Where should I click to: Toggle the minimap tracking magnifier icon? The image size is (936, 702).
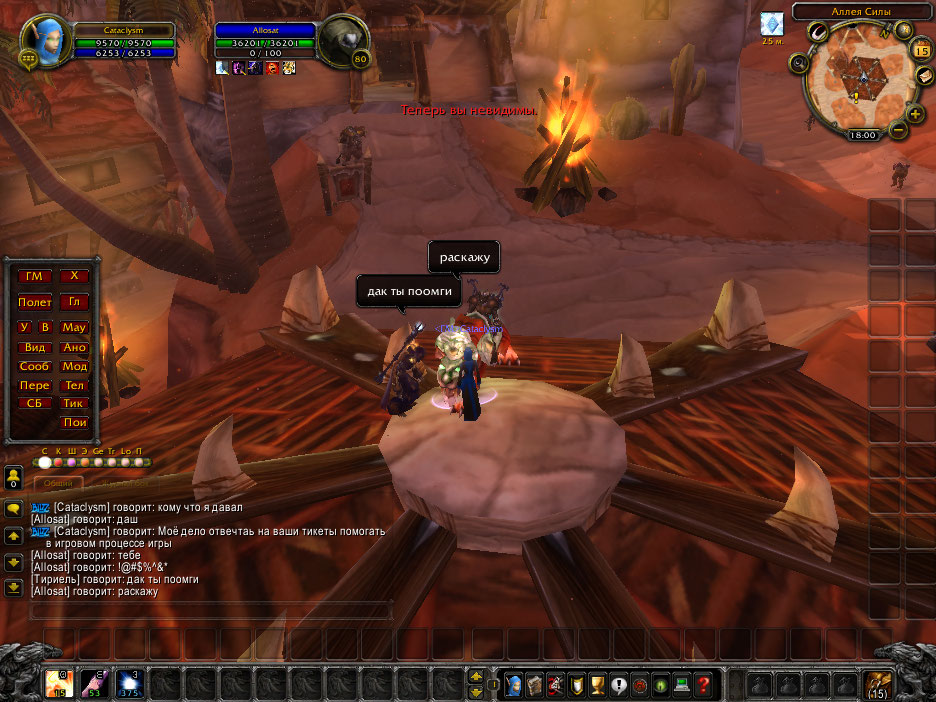[800, 64]
